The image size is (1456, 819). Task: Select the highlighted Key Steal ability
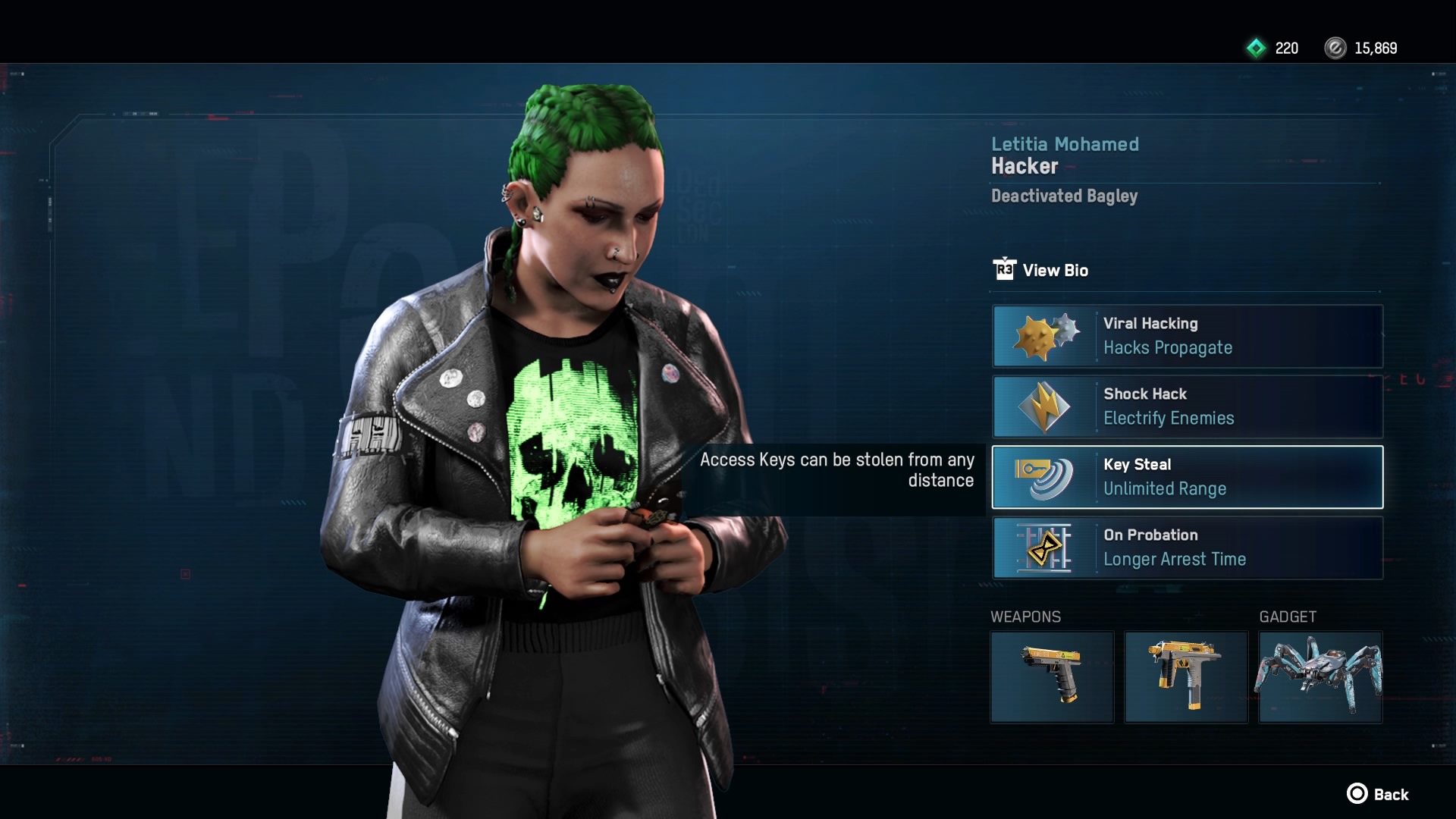point(1188,477)
